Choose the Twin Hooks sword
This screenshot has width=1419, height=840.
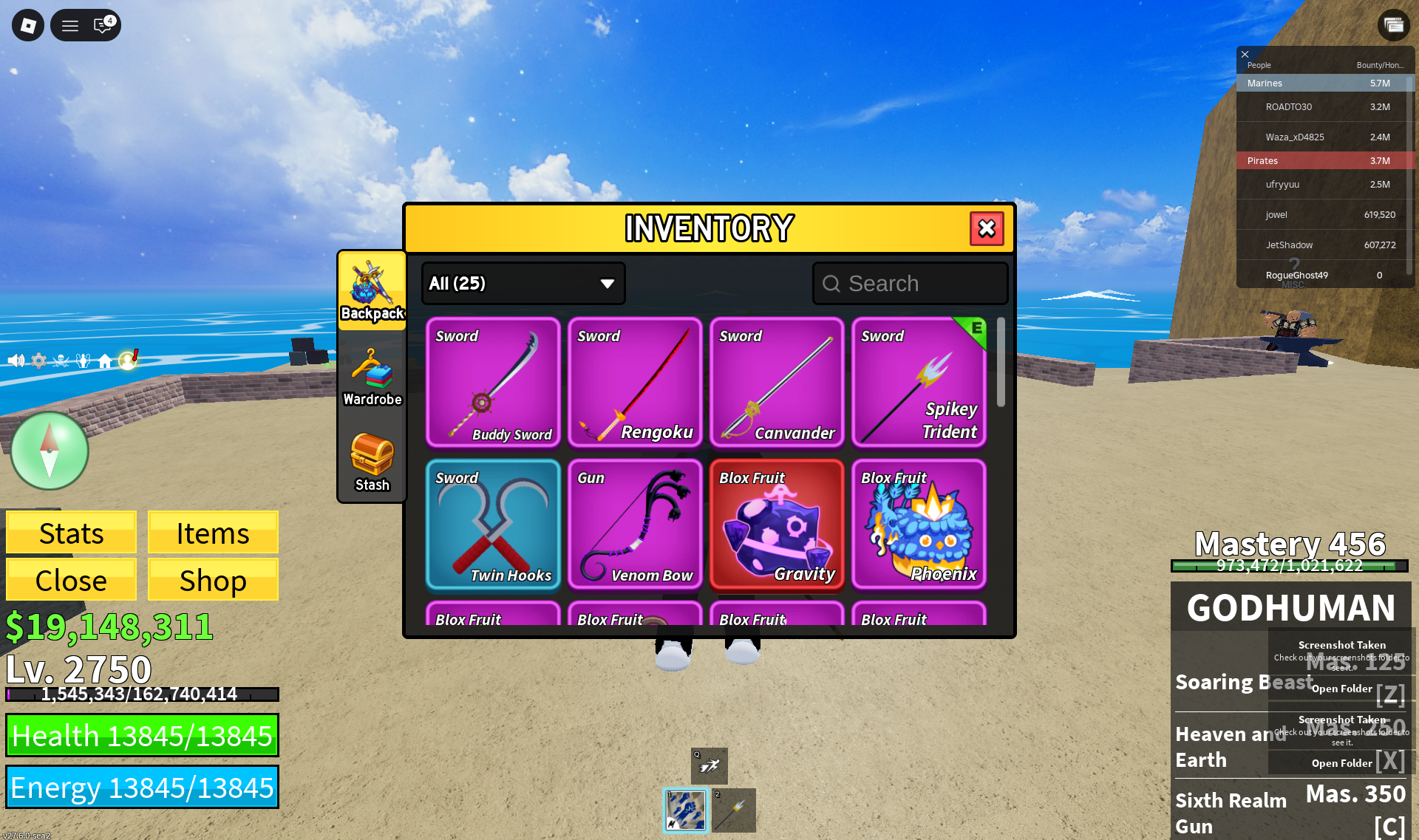coord(493,524)
